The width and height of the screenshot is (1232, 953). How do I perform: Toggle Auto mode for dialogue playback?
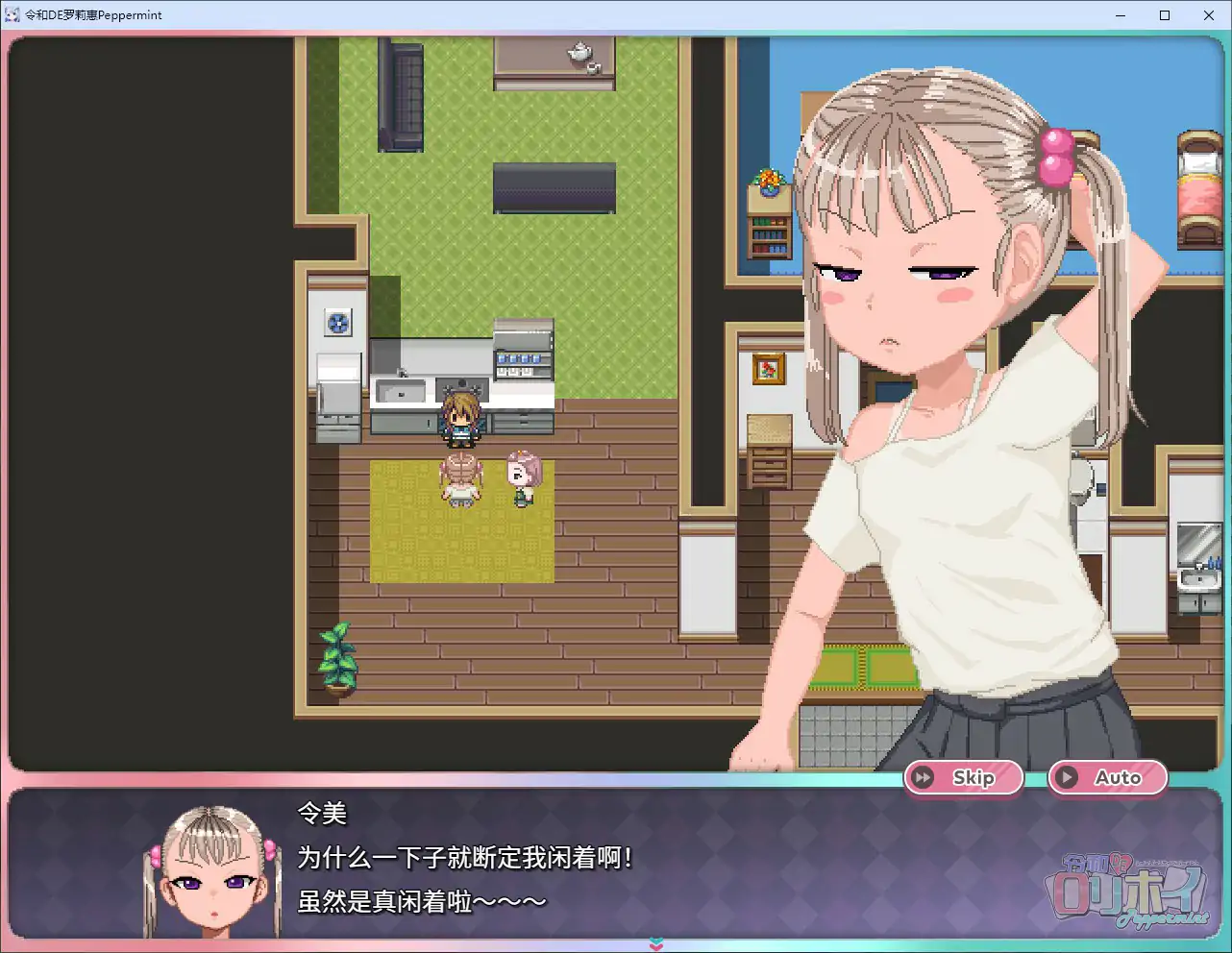click(x=1107, y=778)
